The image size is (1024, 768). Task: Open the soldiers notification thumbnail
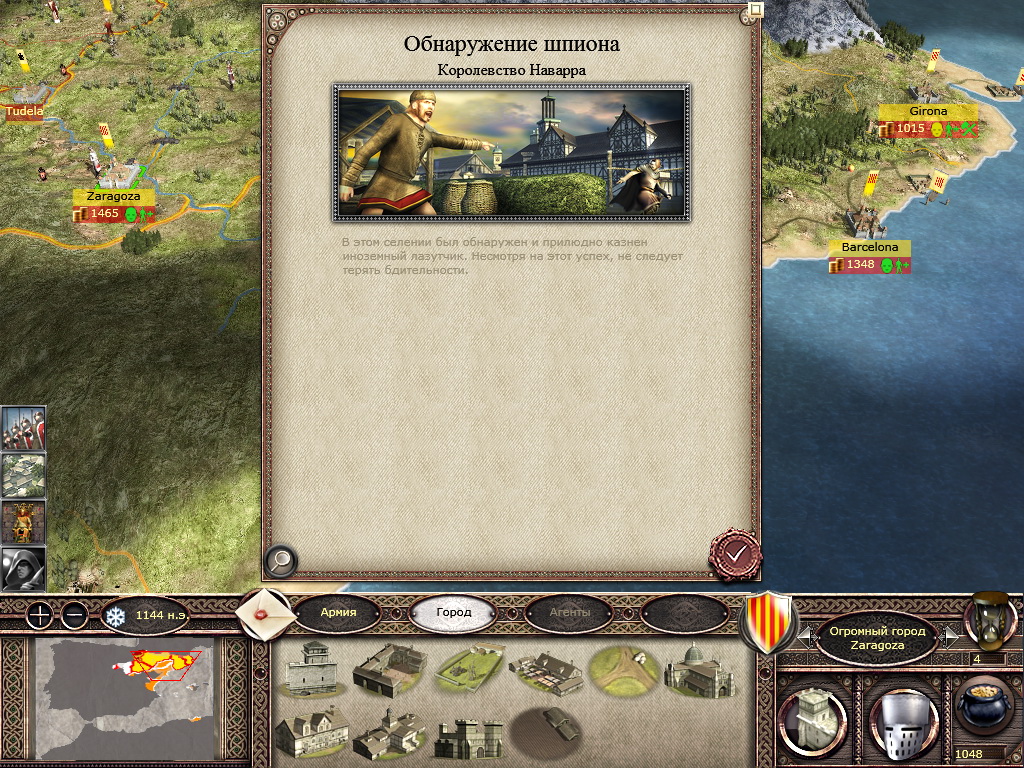(x=23, y=428)
